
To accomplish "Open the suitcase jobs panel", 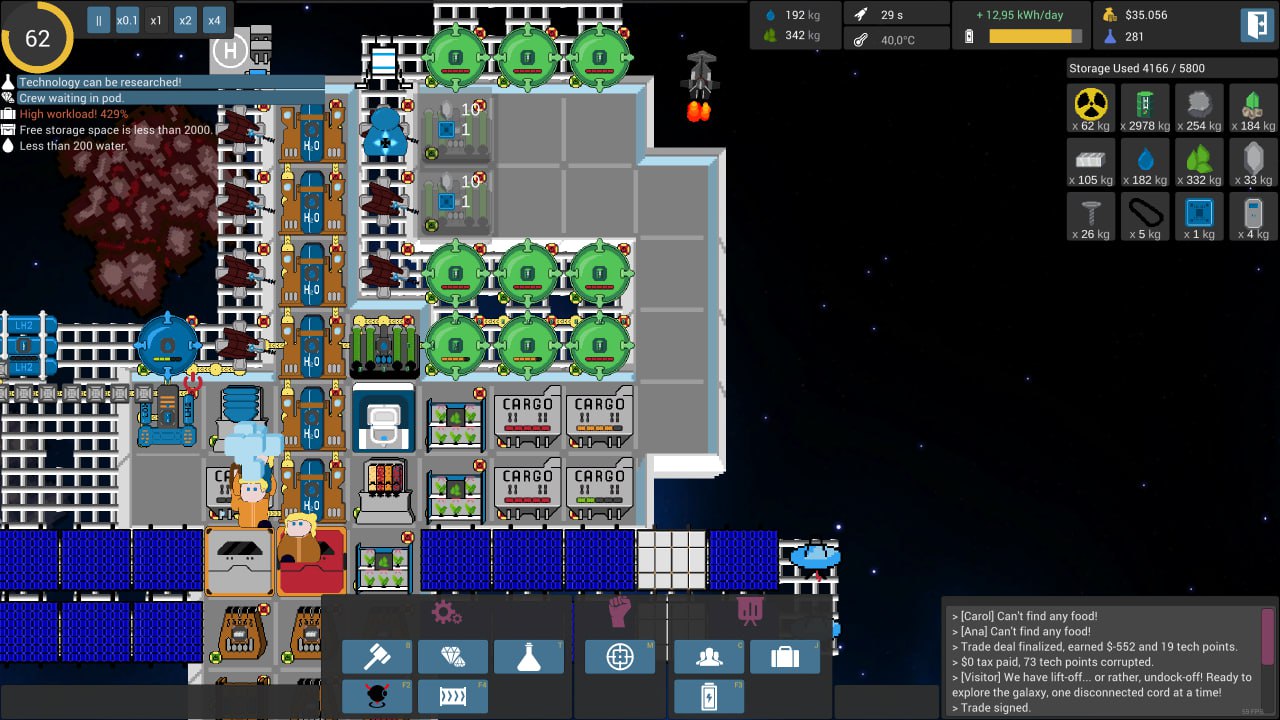I will [785, 657].
